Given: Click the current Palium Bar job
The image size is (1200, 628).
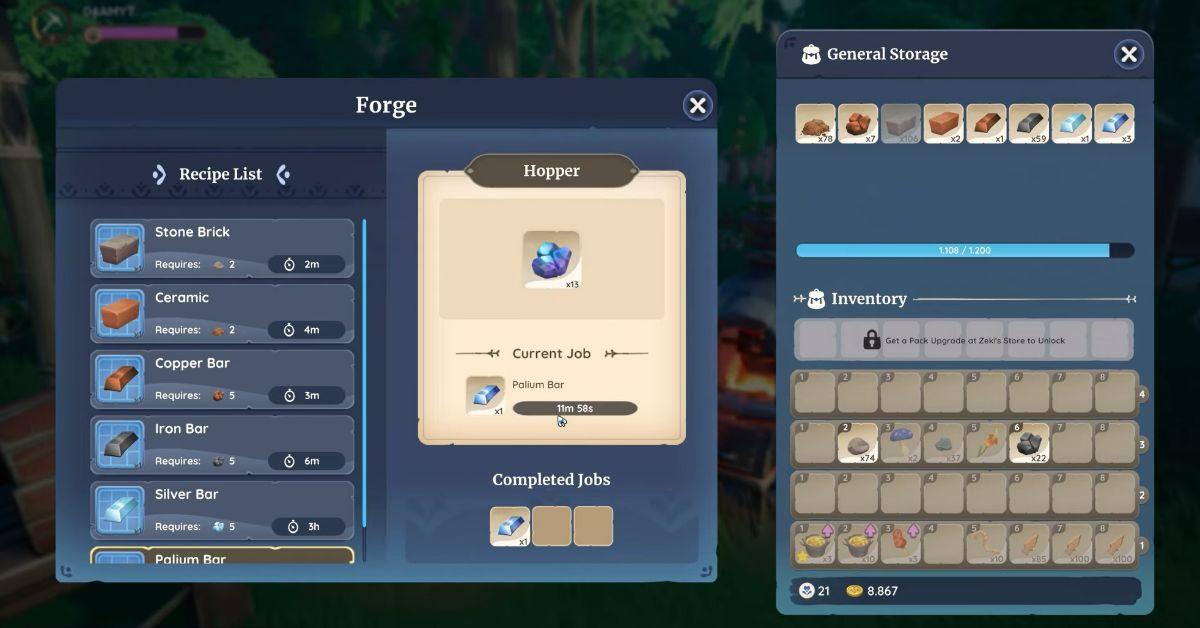Looking at the screenshot, I should [x=552, y=396].
